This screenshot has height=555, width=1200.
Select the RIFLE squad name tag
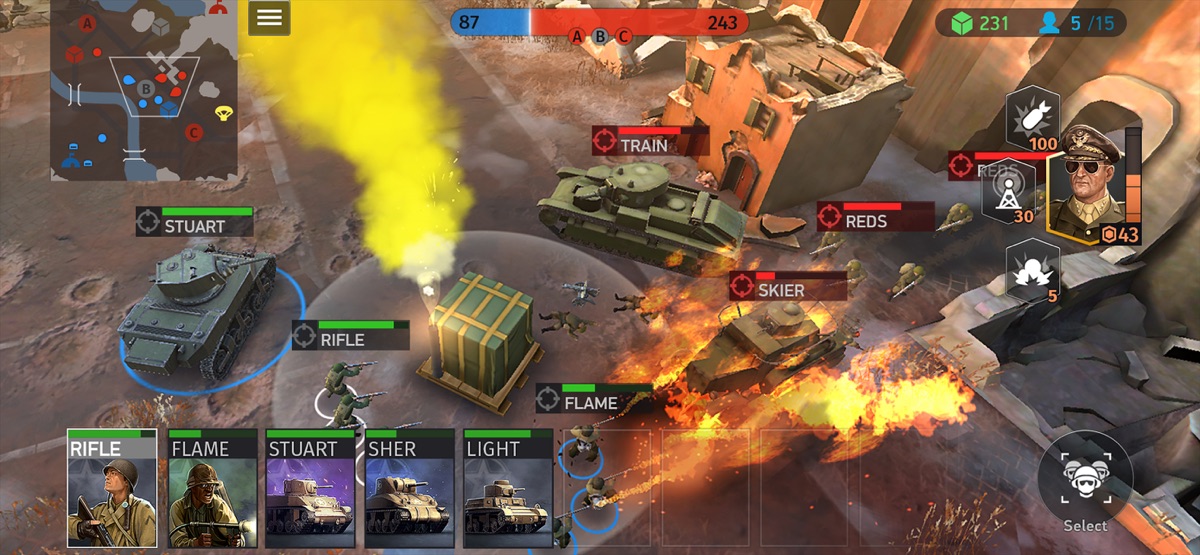350,336
